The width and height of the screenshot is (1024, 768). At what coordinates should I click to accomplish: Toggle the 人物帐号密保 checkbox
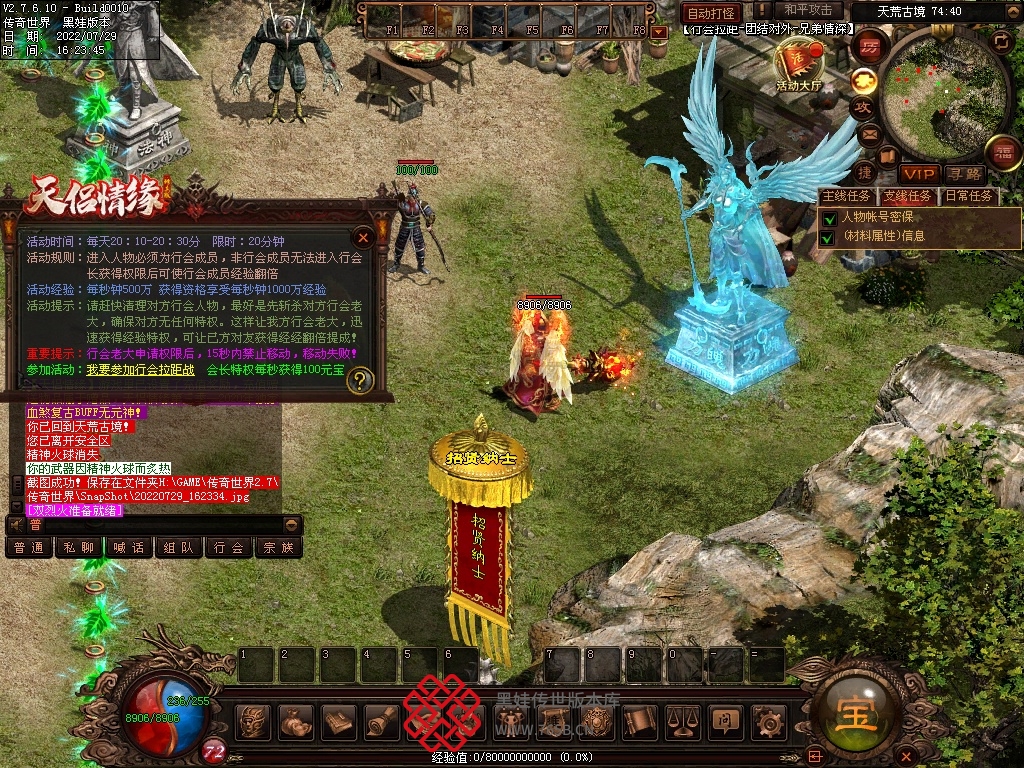click(828, 217)
